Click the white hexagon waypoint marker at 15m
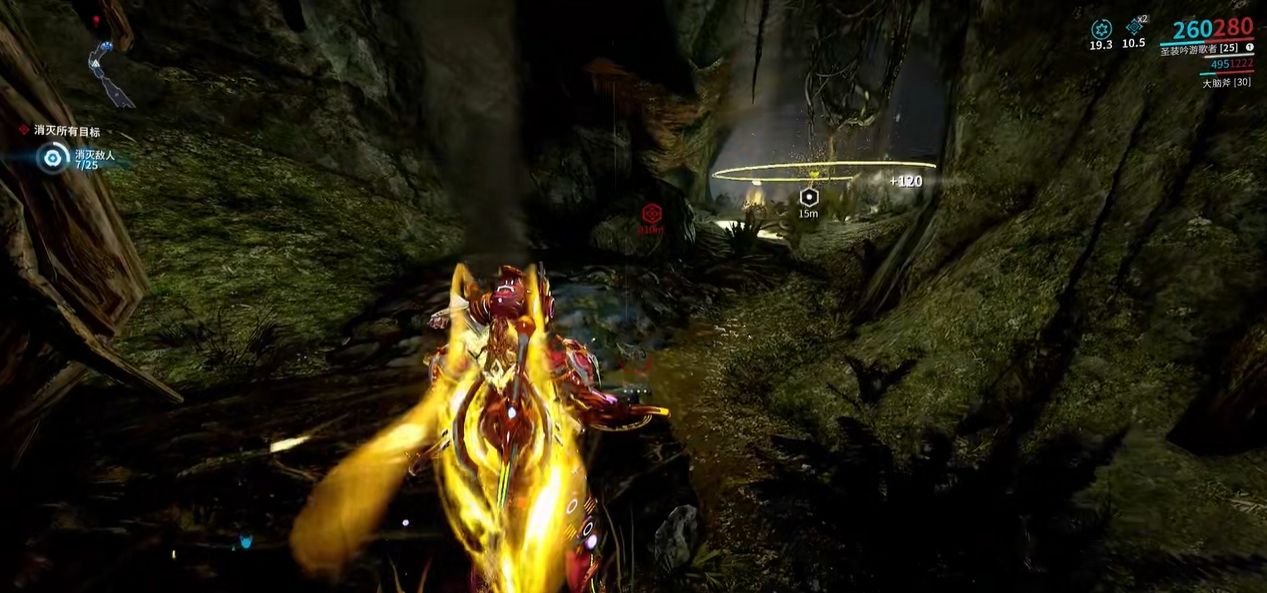Image resolution: width=1267 pixels, height=593 pixels. point(808,196)
